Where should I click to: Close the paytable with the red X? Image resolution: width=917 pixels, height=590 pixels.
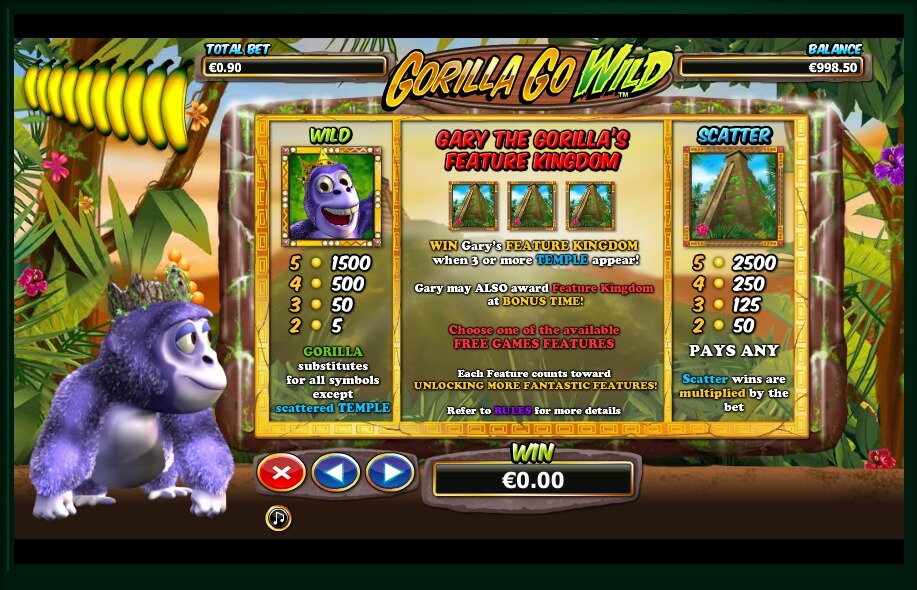tap(281, 472)
